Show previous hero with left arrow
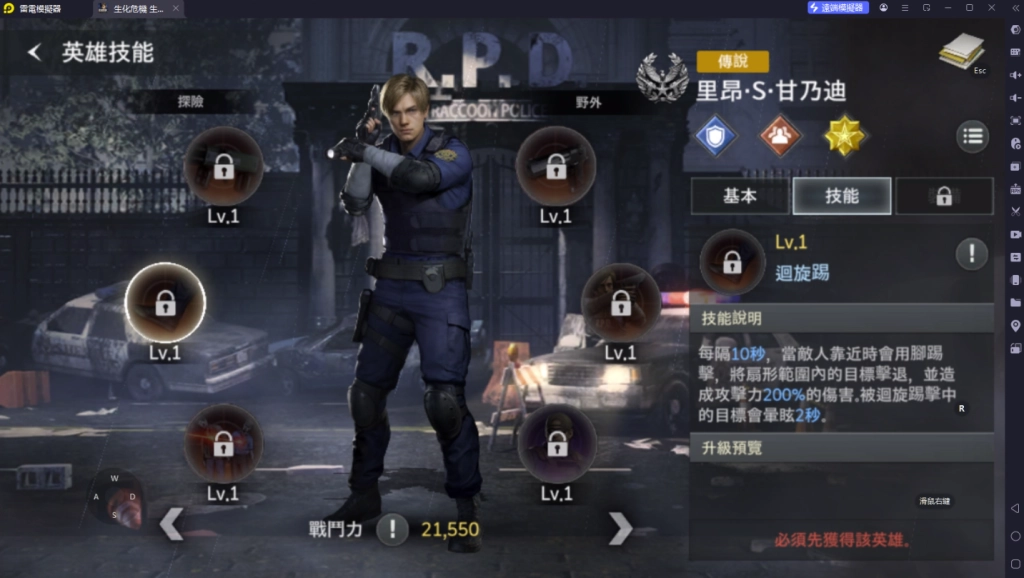Viewport: 1024px width, 578px height. pos(172,523)
